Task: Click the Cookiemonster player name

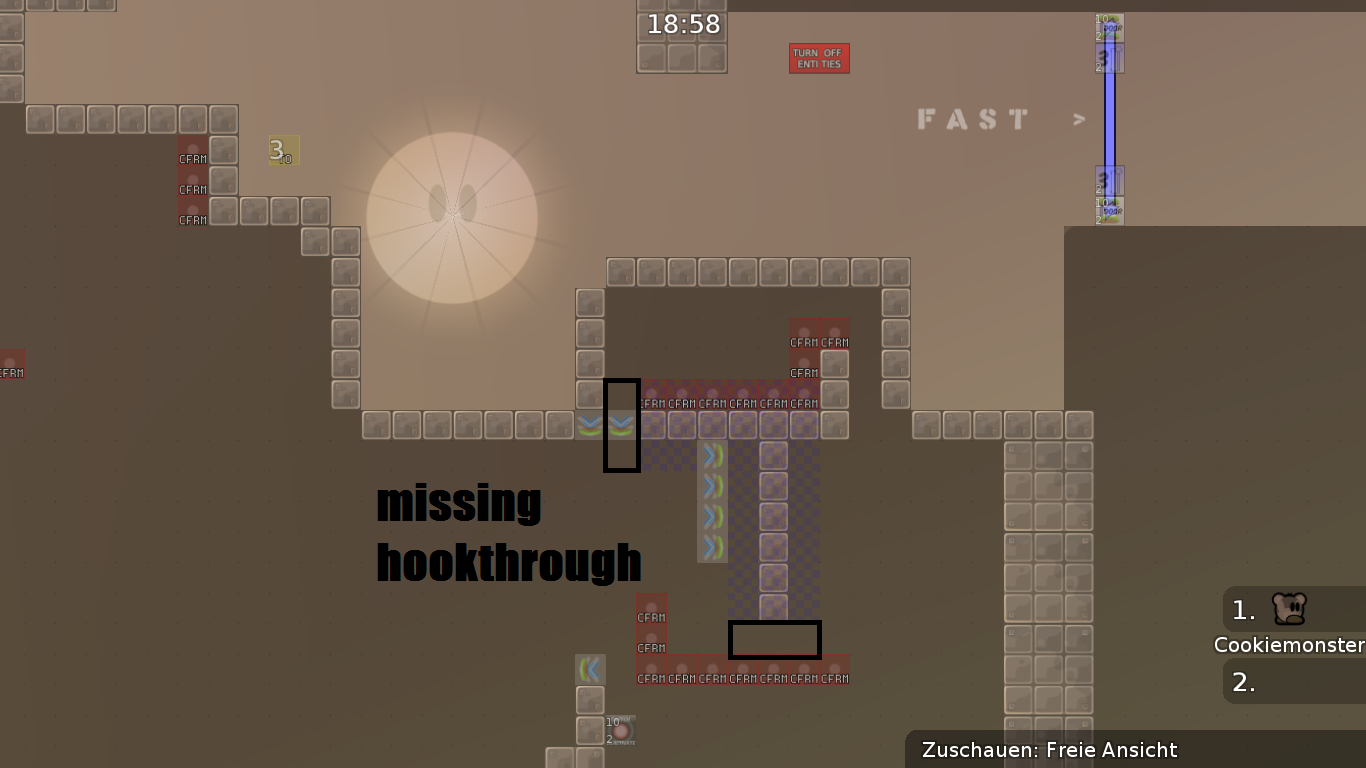Action: point(1289,645)
